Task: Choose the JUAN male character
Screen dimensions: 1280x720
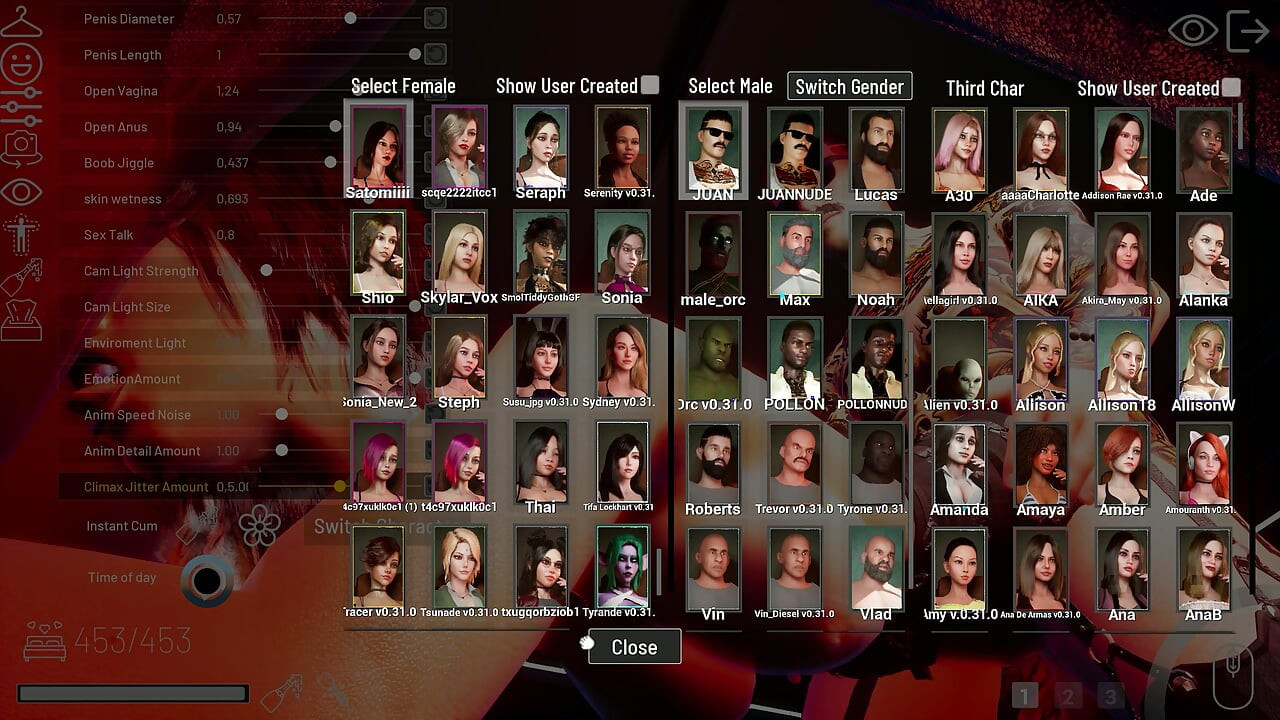Action: (x=713, y=148)
